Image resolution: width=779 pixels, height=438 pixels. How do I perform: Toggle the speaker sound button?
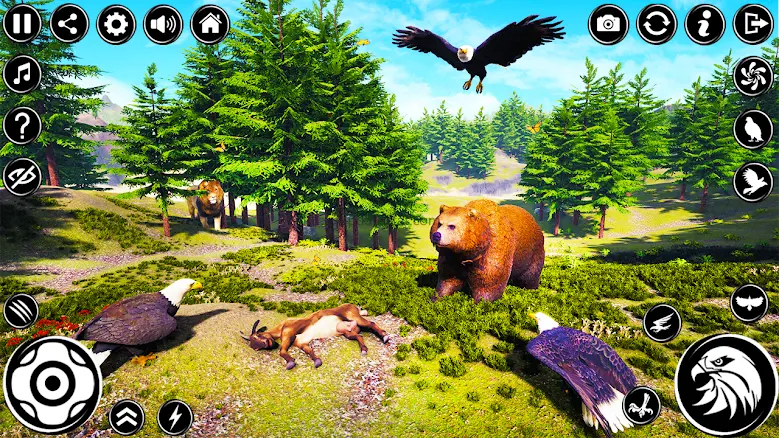[x=163, y=23]
